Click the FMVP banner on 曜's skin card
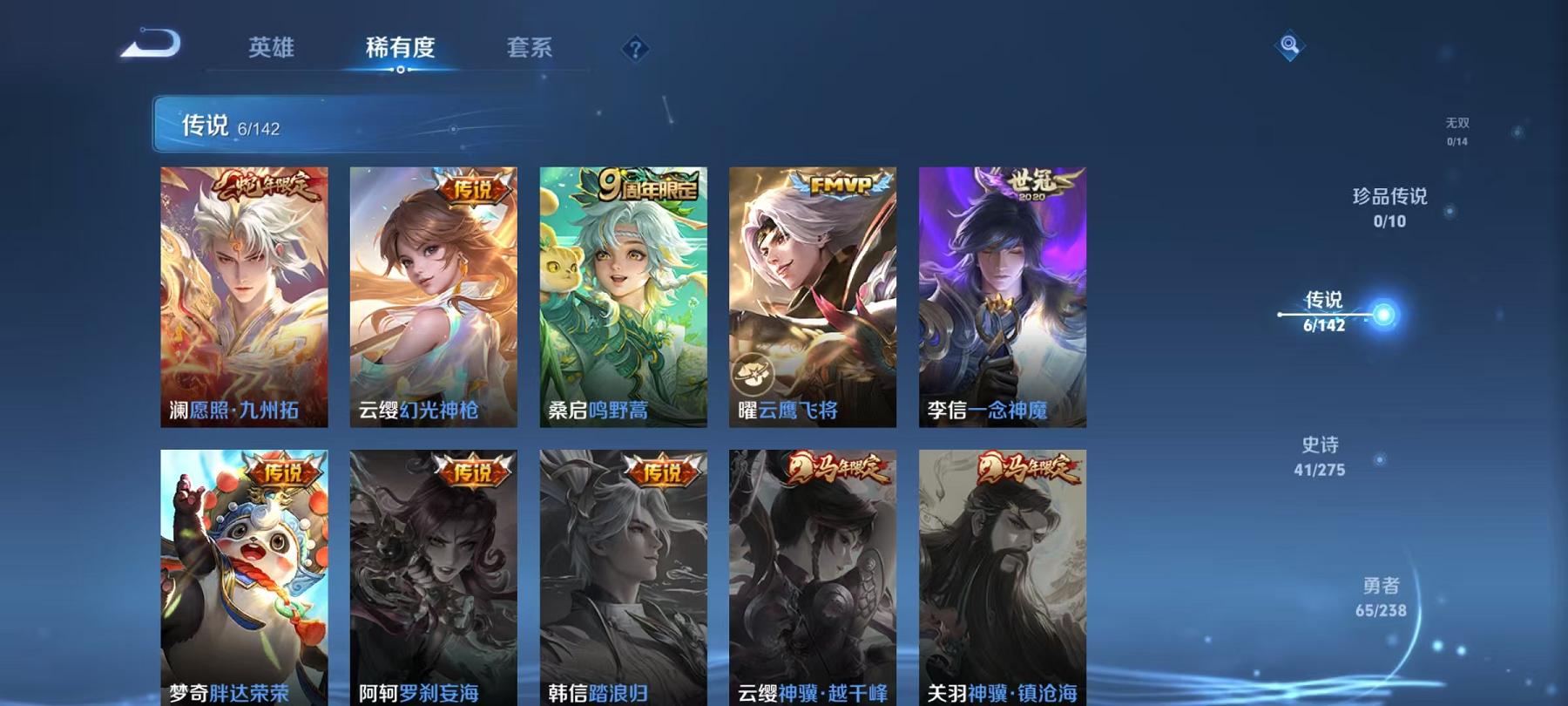 [836, 182]
